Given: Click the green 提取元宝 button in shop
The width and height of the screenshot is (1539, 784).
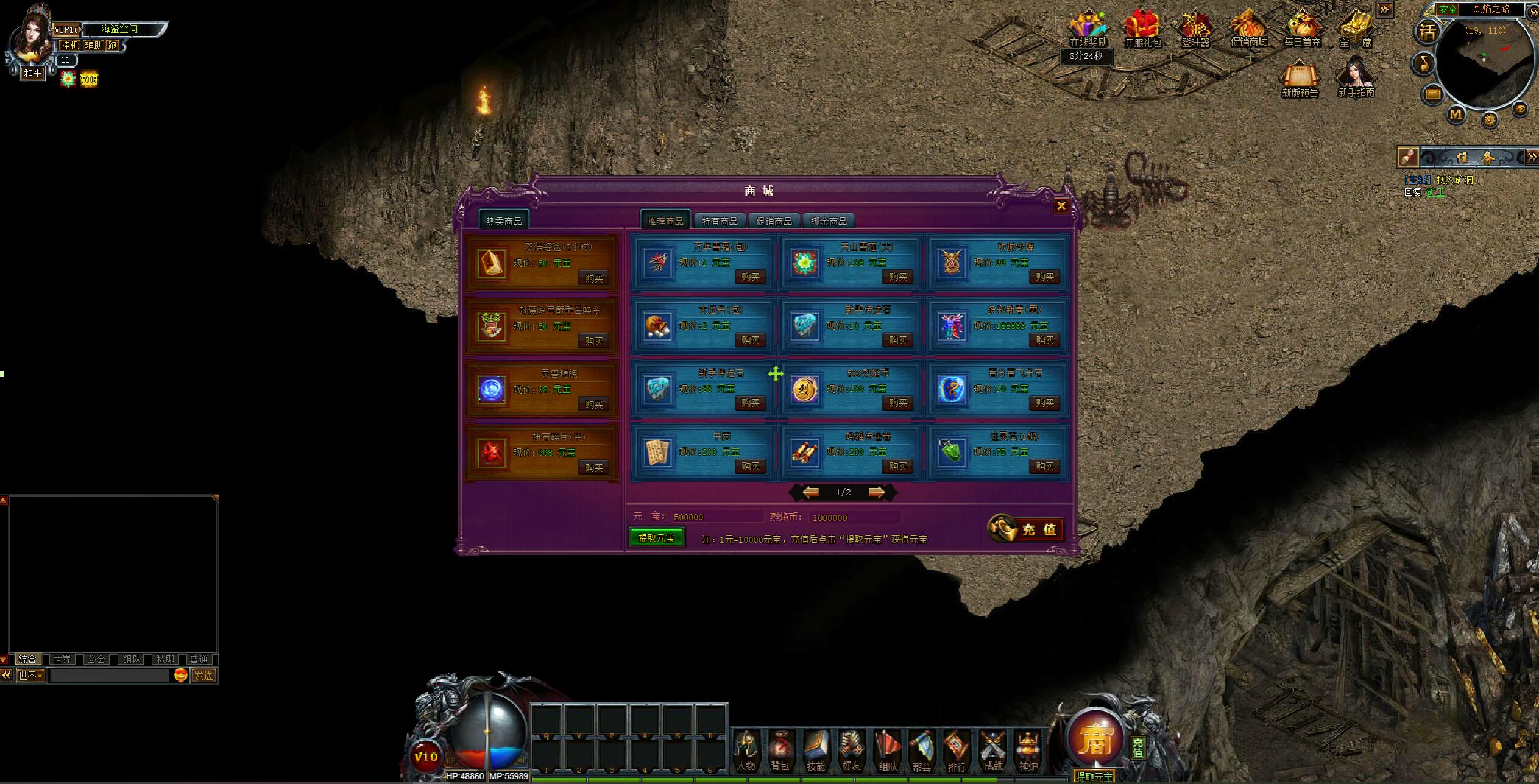Looking at the screenshot, I should [656, 538].
